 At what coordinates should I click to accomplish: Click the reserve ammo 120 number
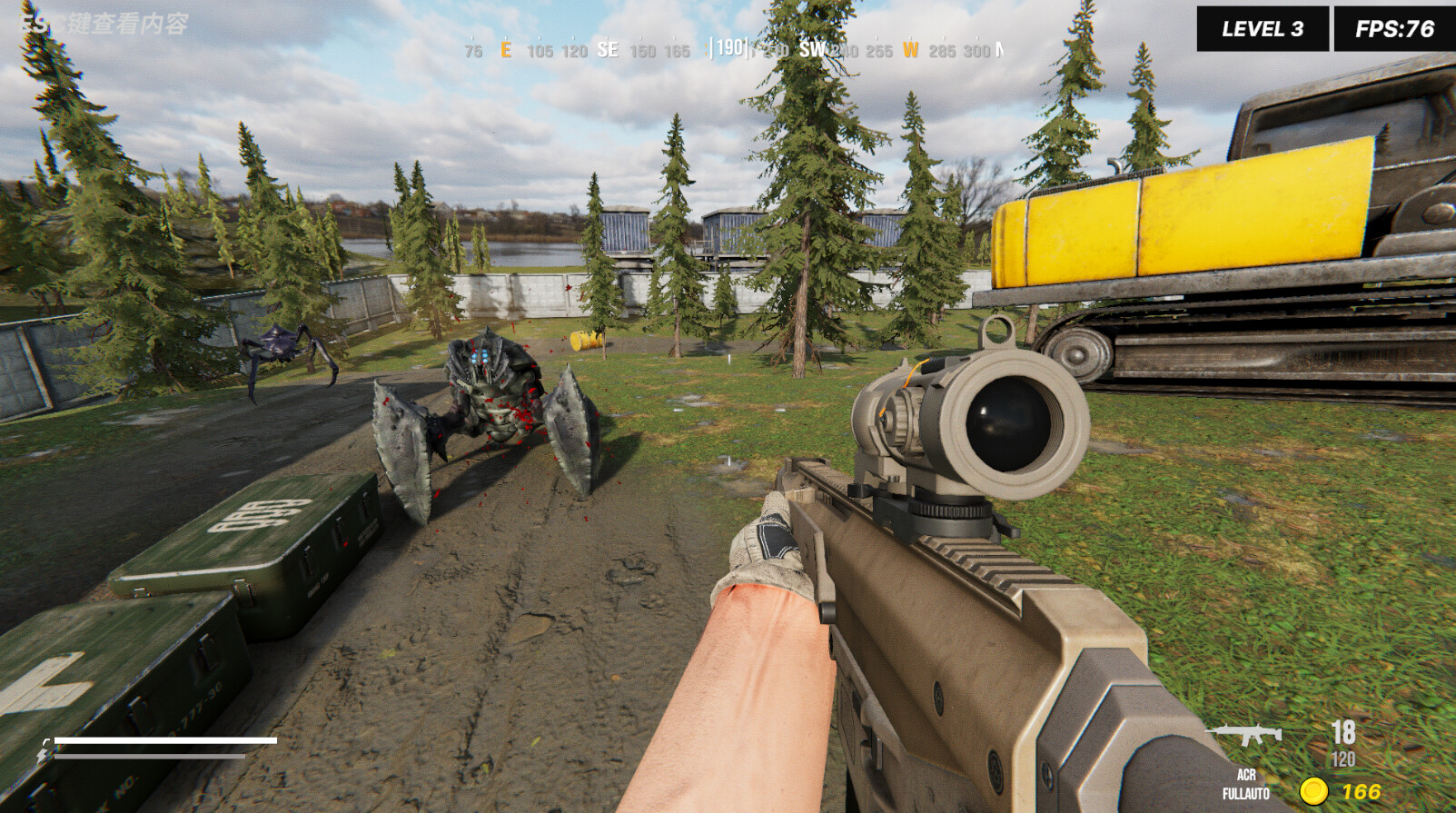[x=1343, y=759]
